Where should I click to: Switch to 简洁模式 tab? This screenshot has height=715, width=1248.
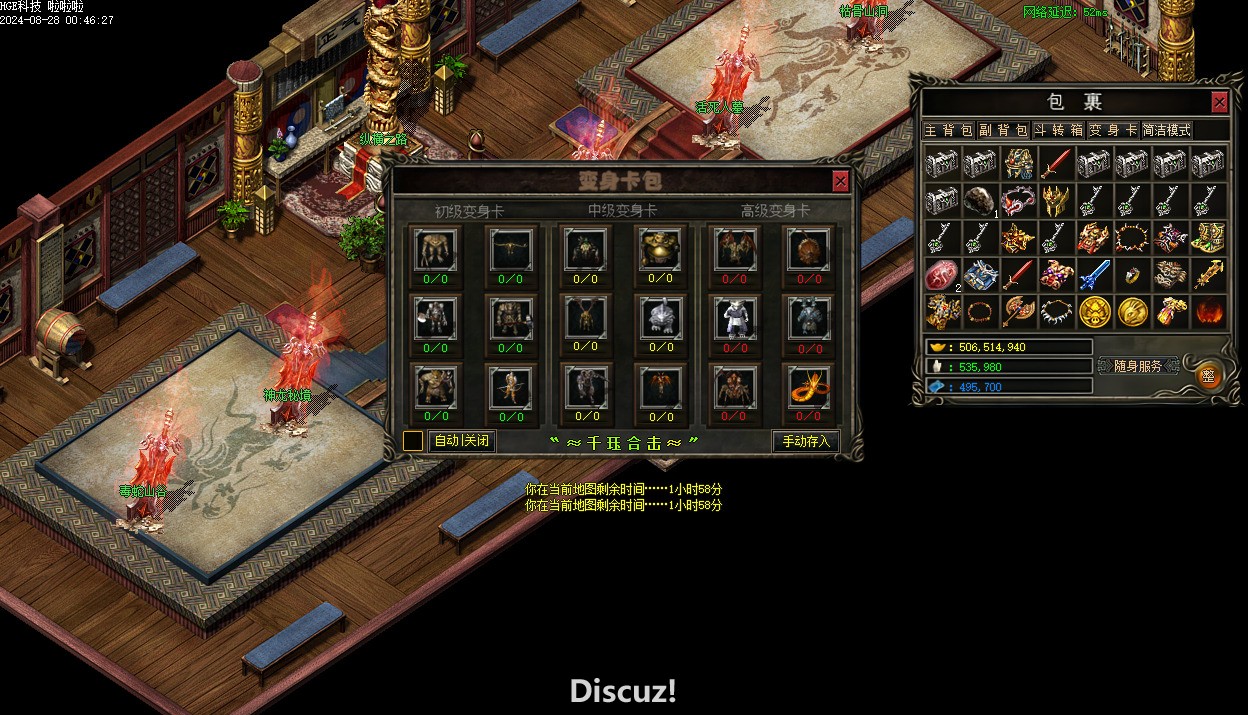[1167, 130]
